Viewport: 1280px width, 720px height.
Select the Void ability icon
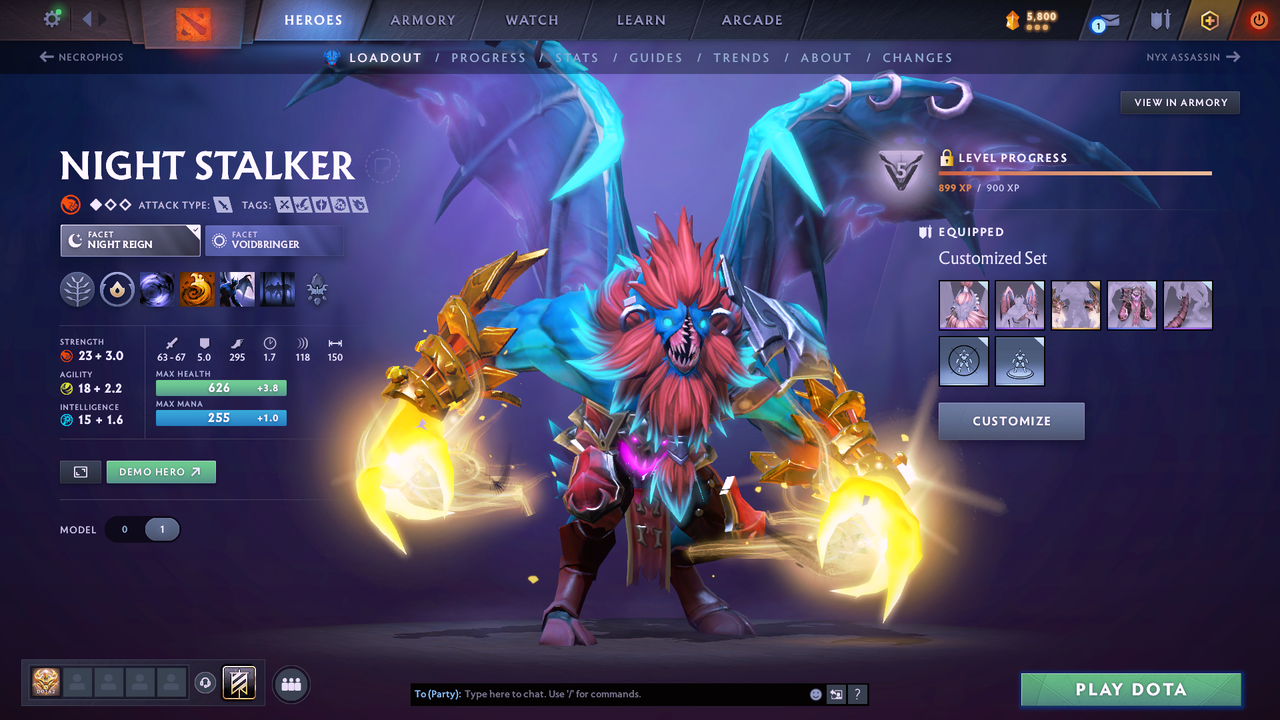157,290
